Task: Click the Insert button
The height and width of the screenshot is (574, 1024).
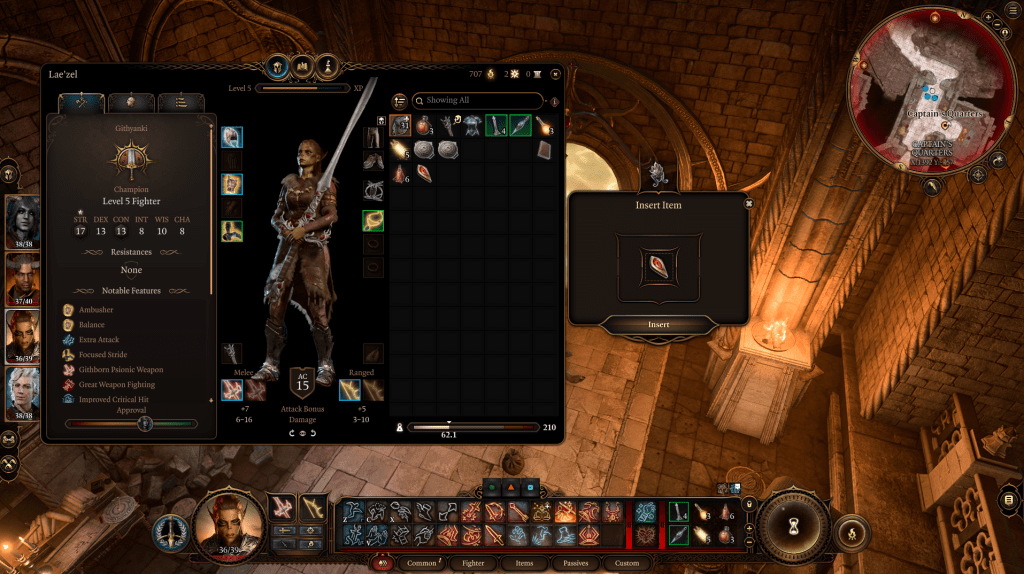Action: click(658, 324)
